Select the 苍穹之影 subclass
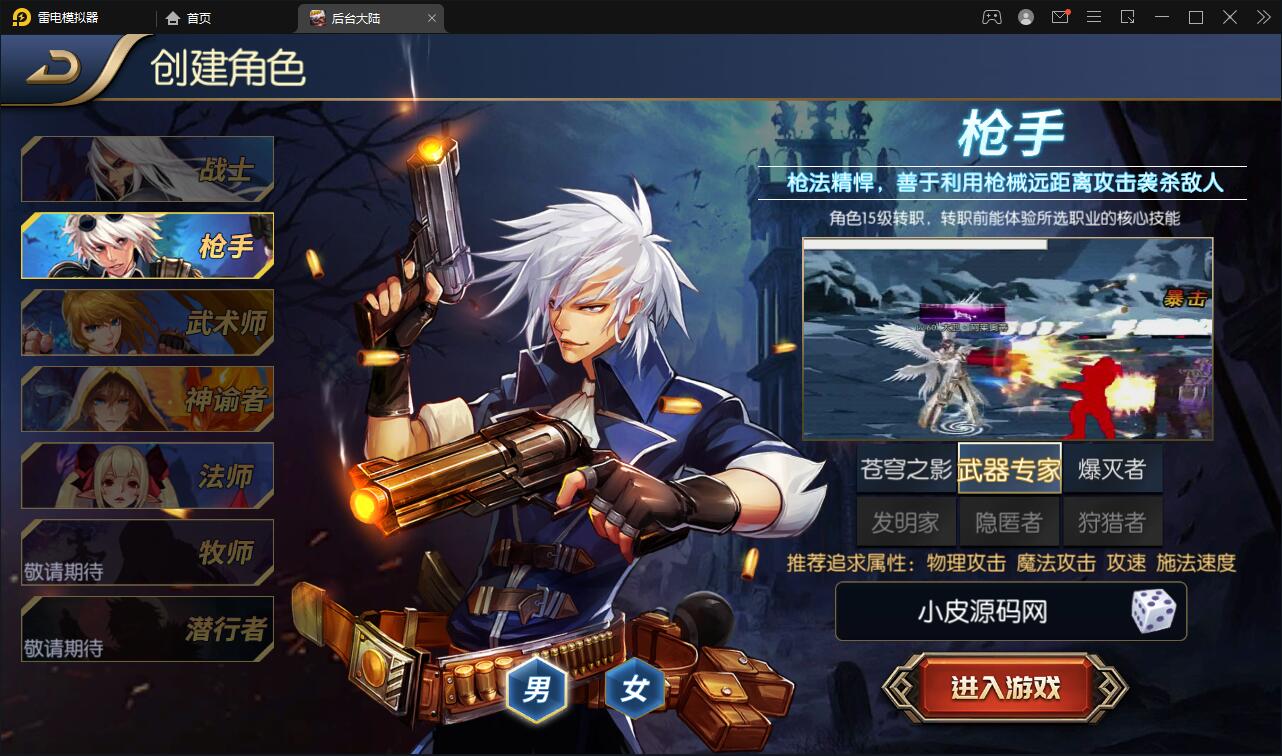The width and height of the screenshot is (1282, 756). tap(905, 467)
